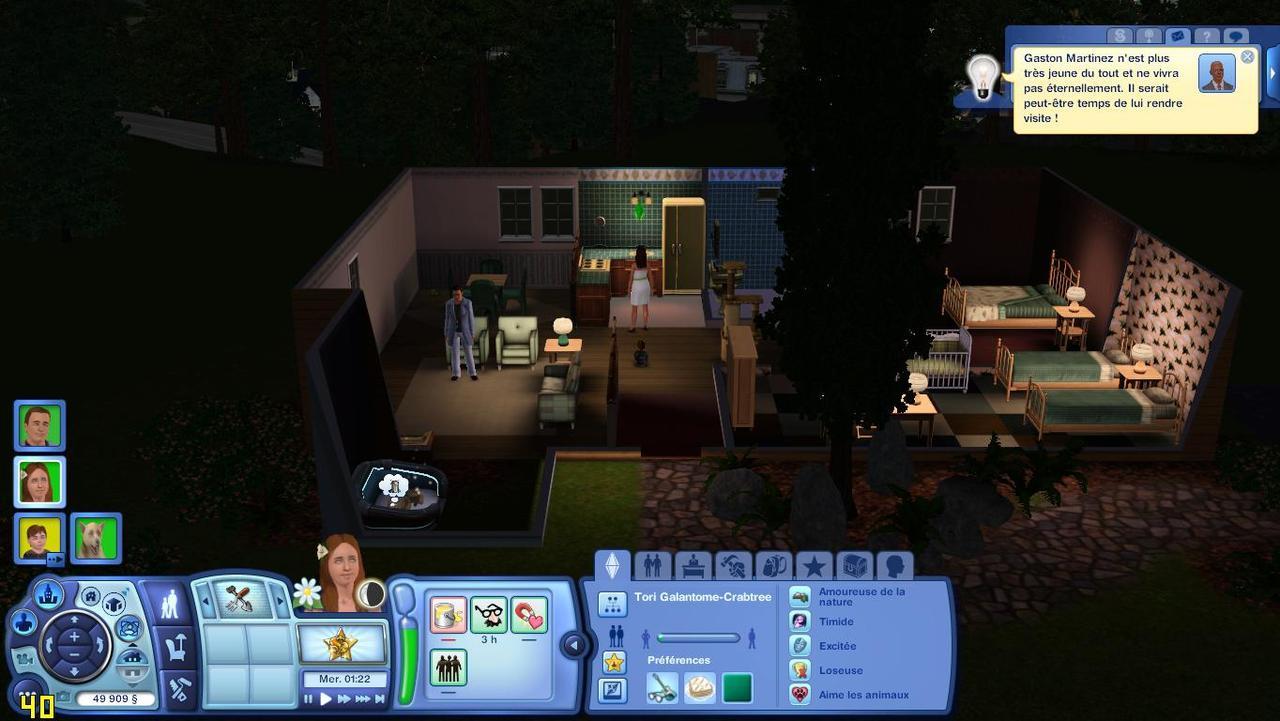
Task: Open the Opportunities star tab
Action: point(814,566)
